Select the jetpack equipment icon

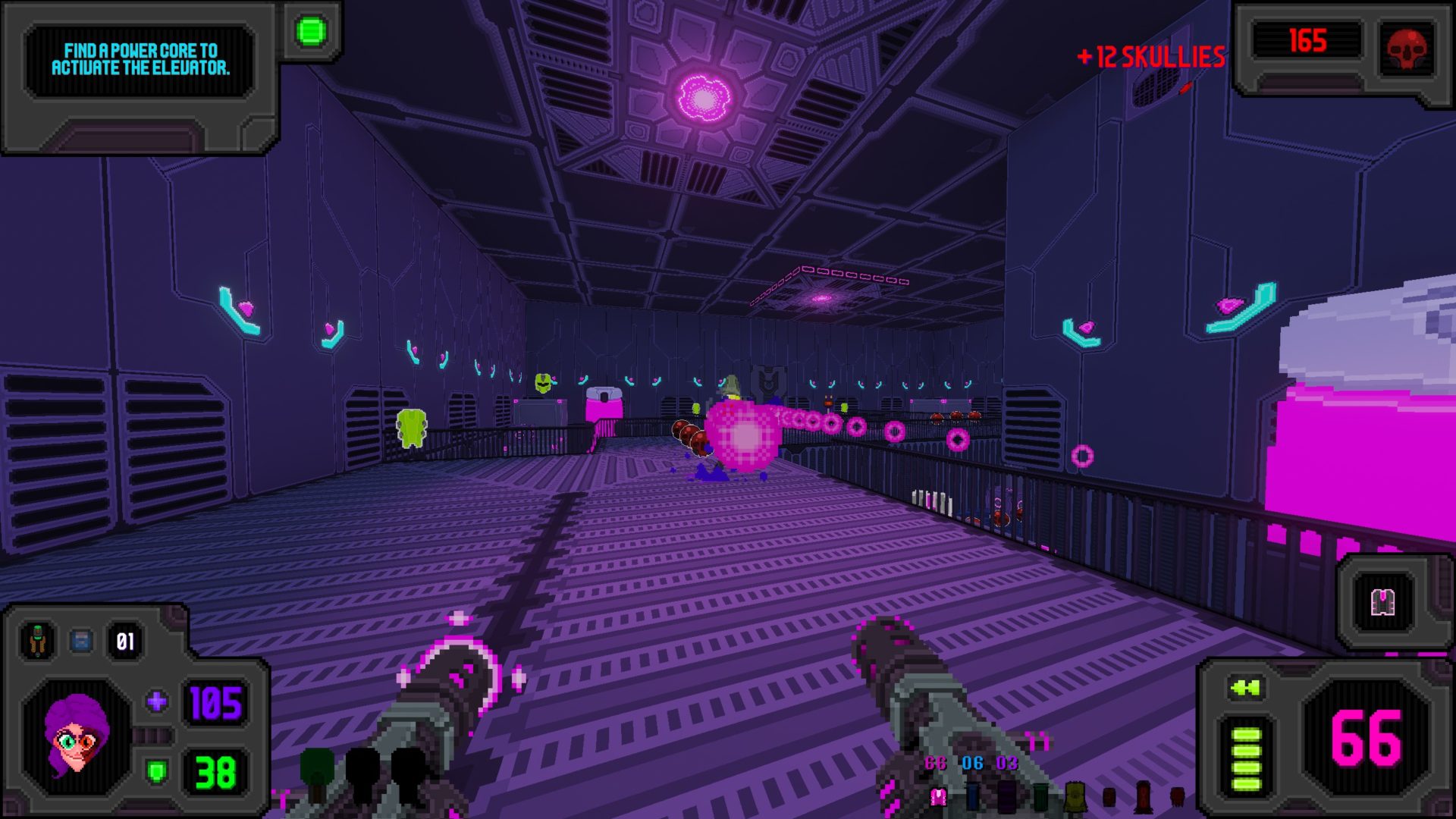point(36,641)
